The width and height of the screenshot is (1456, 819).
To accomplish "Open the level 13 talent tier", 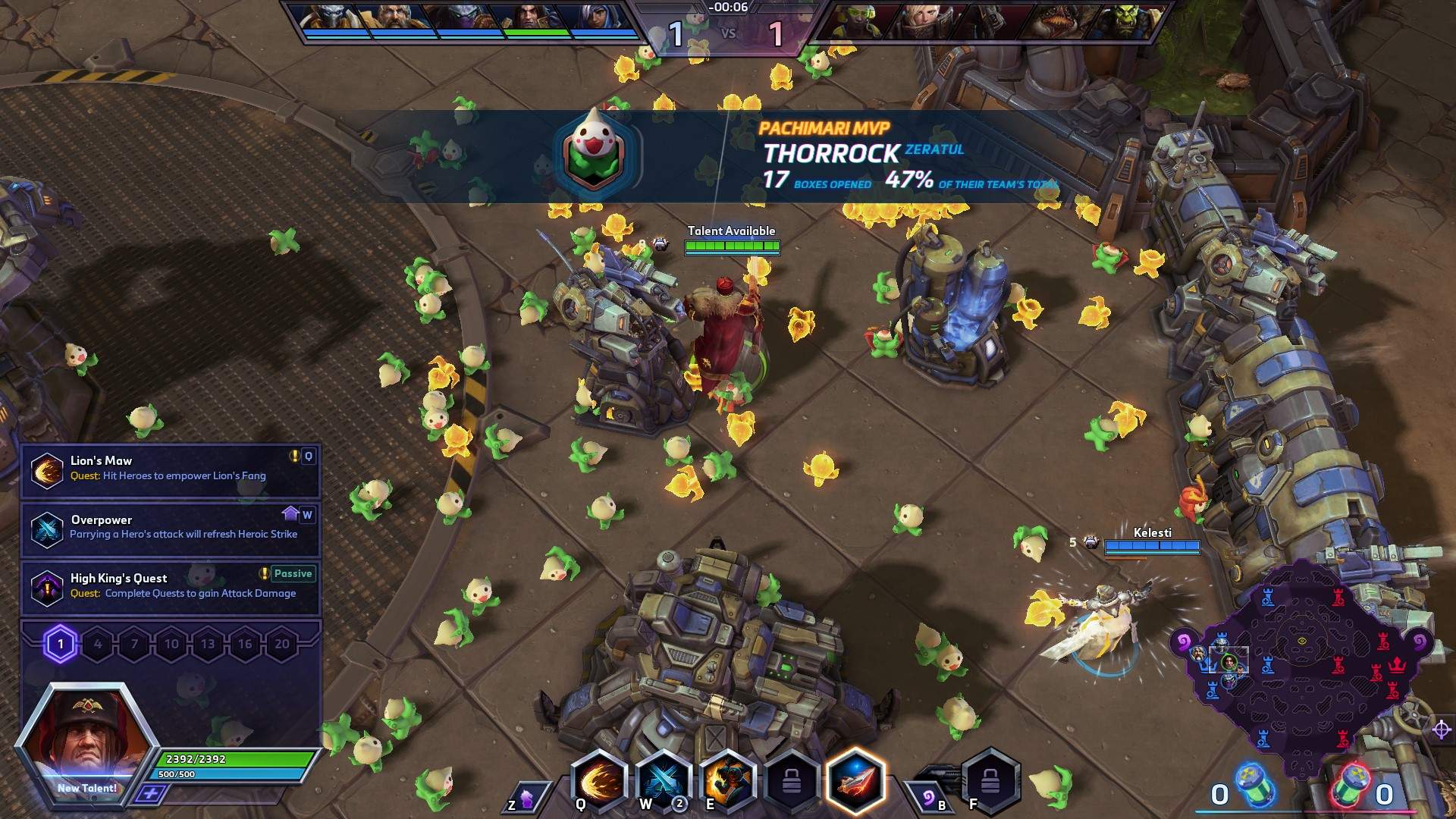I will click(x=208, y=645).
